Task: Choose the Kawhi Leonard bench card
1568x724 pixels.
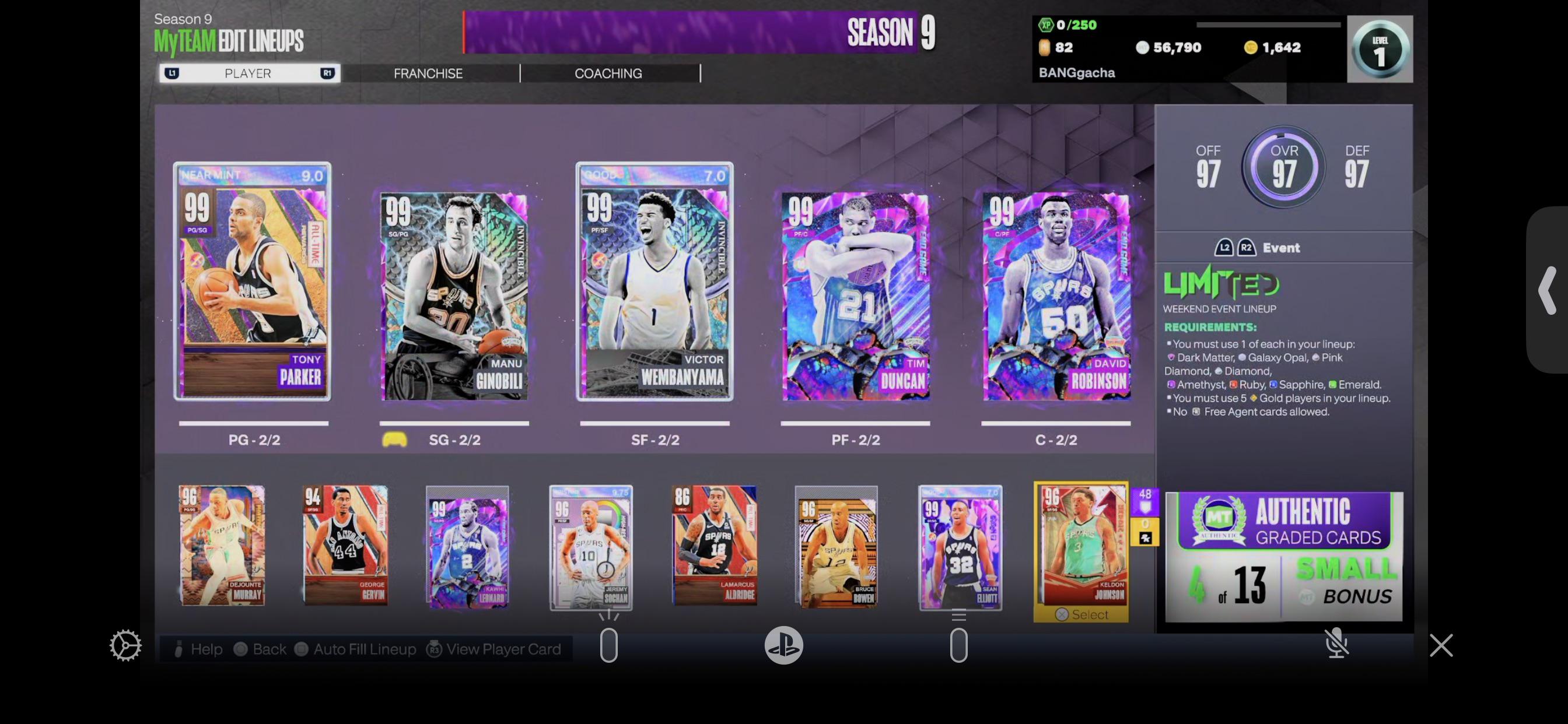Action: pyautogui.click(x=467, y=547)
